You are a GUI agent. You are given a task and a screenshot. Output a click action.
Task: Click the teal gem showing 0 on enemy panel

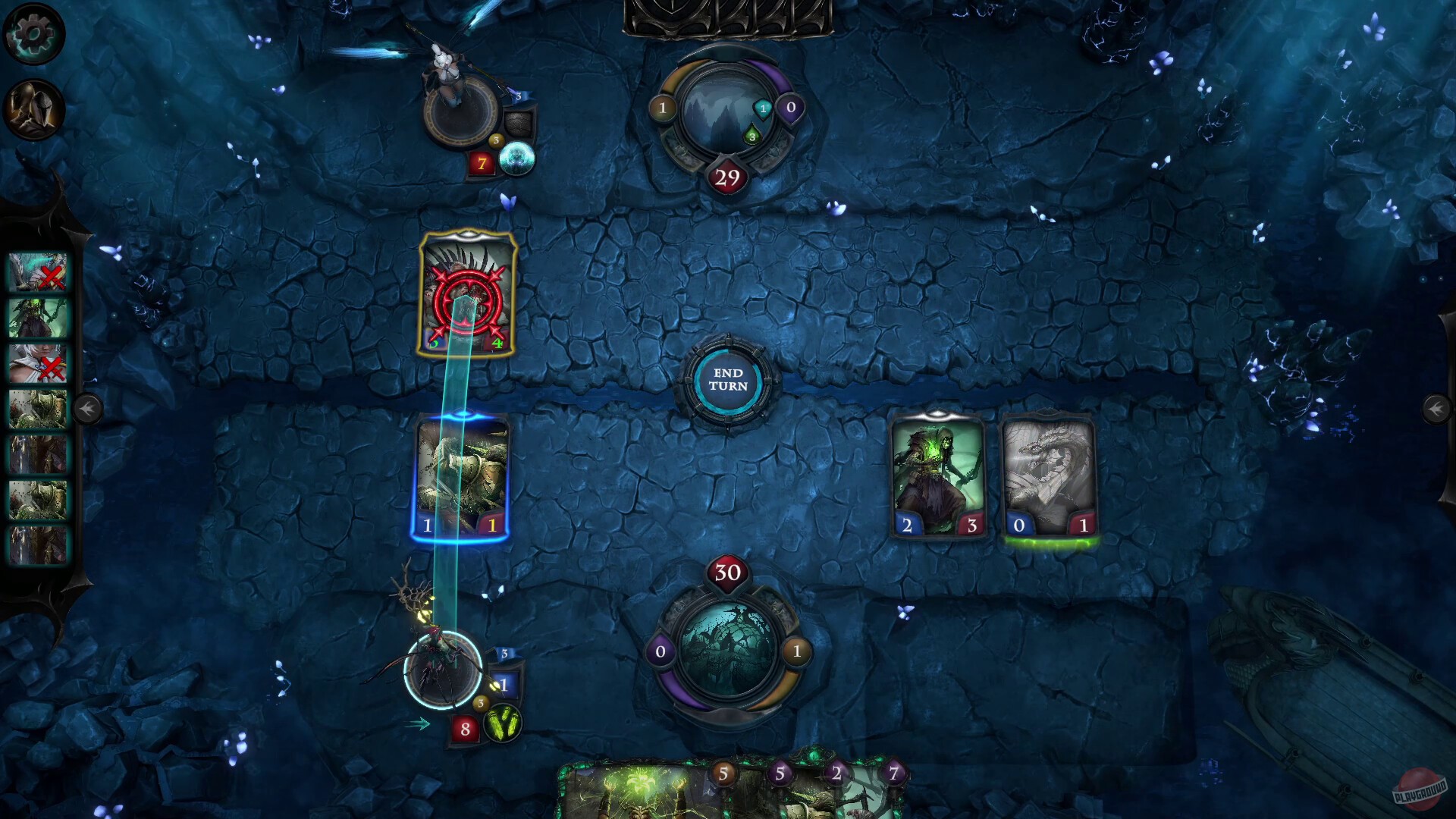tap(791, 108)
